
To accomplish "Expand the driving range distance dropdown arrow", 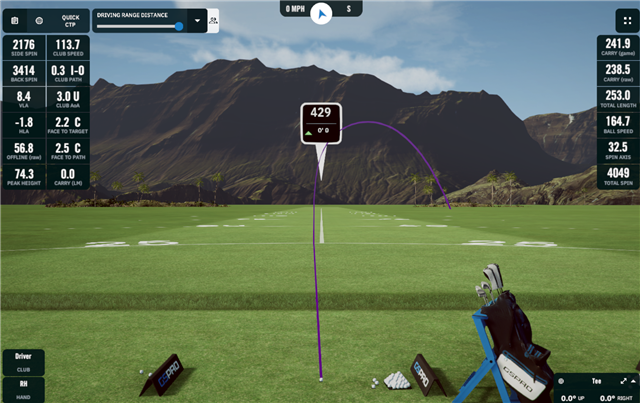I will pos(198,19).
